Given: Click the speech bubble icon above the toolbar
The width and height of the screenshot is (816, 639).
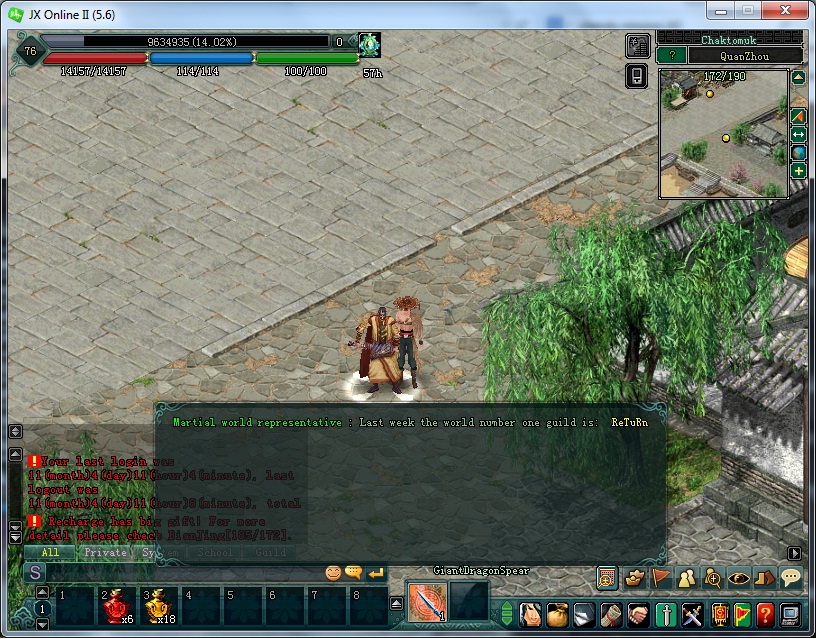Looking at the screenshot, I should [x=790, y=577].
